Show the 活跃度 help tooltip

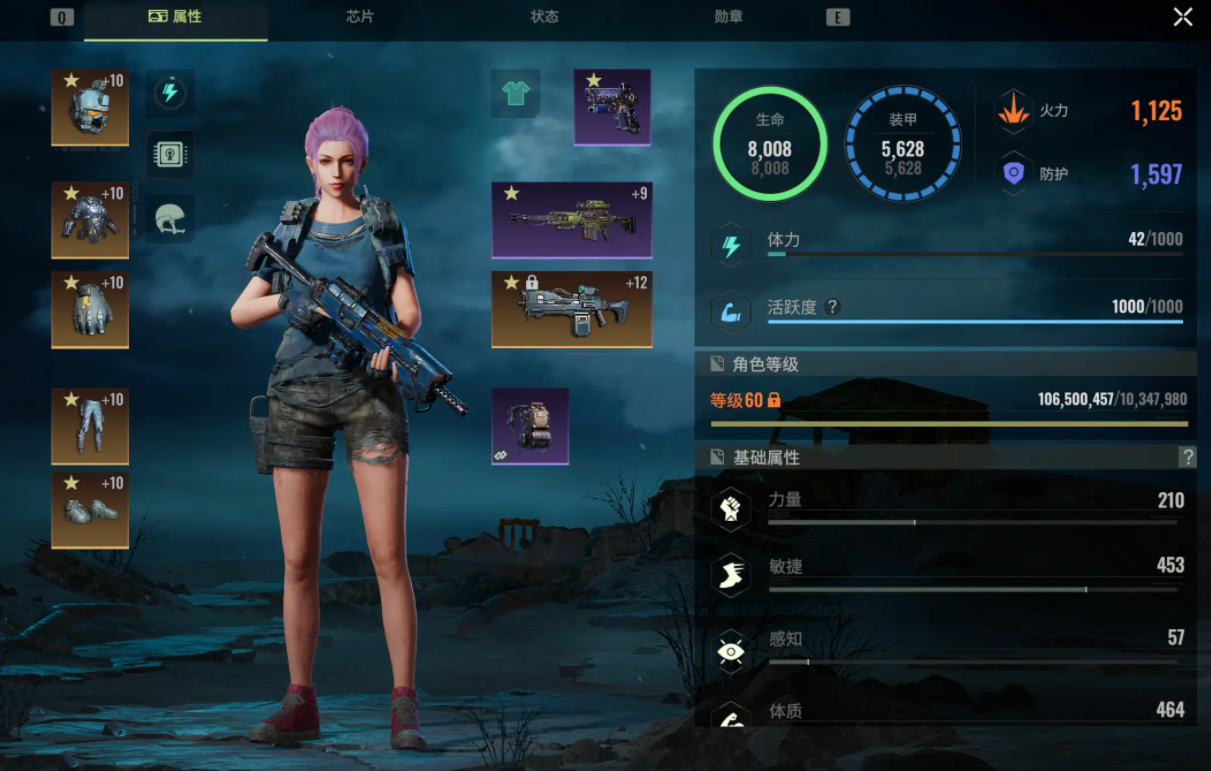pyautogui.click(x=831, y=307)
